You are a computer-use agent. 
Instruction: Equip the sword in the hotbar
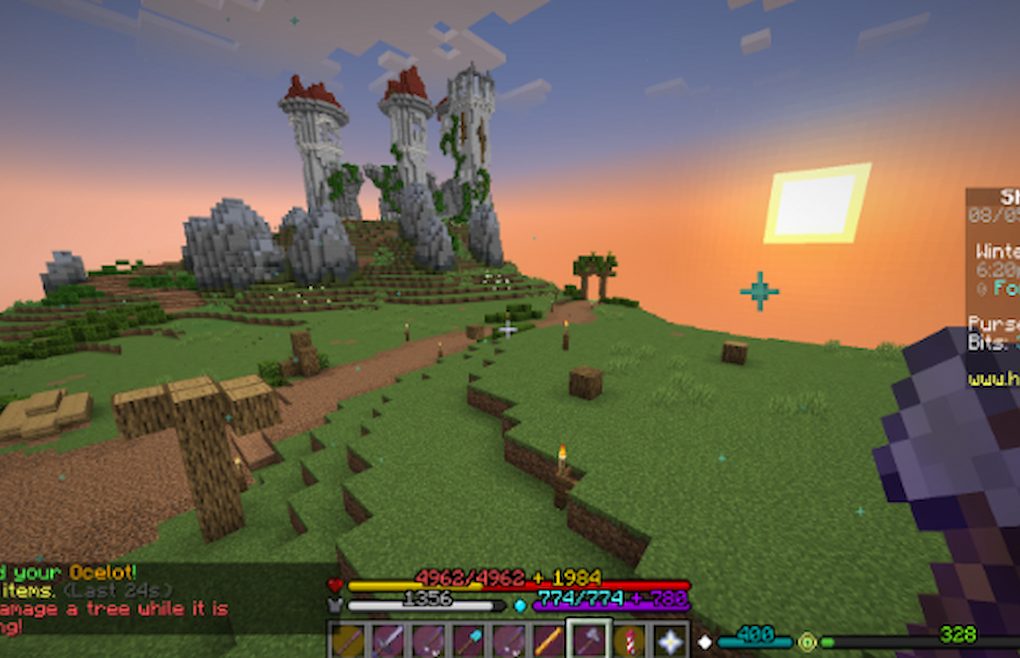[x=388, y=641]
